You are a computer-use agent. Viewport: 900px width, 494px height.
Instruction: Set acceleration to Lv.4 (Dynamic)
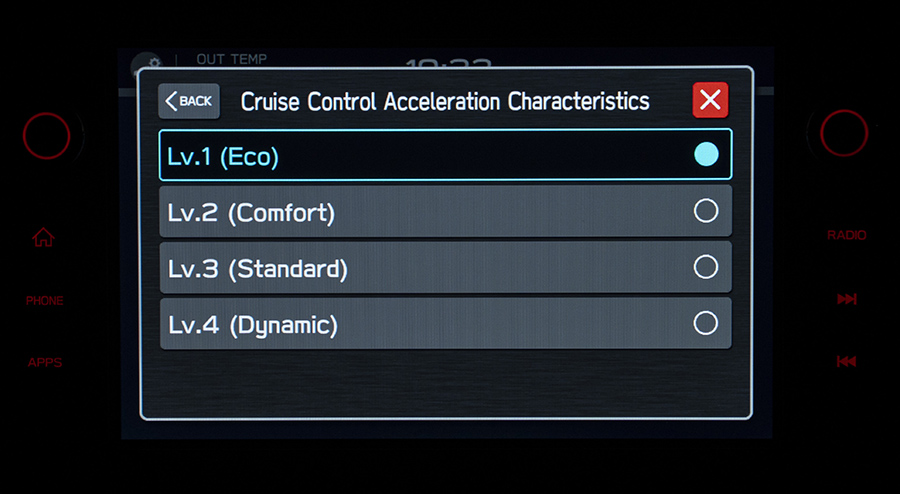pyautogui.click(x=445, y=323)
